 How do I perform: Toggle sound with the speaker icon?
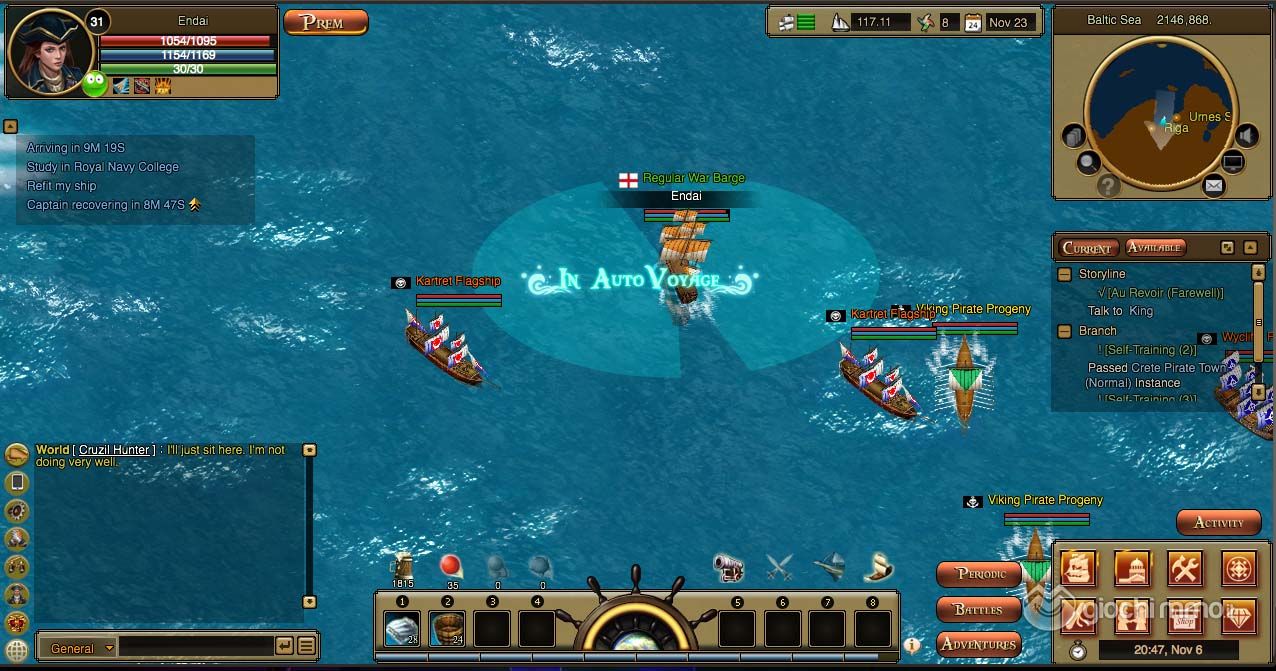1246,135
